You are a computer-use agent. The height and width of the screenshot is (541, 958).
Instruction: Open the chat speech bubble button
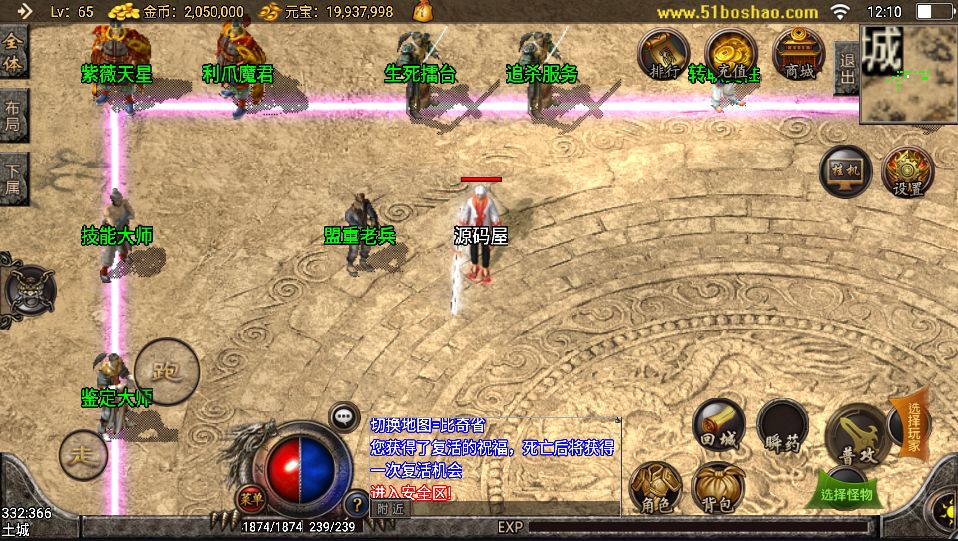pyautogui.click(x=345, y=415)
